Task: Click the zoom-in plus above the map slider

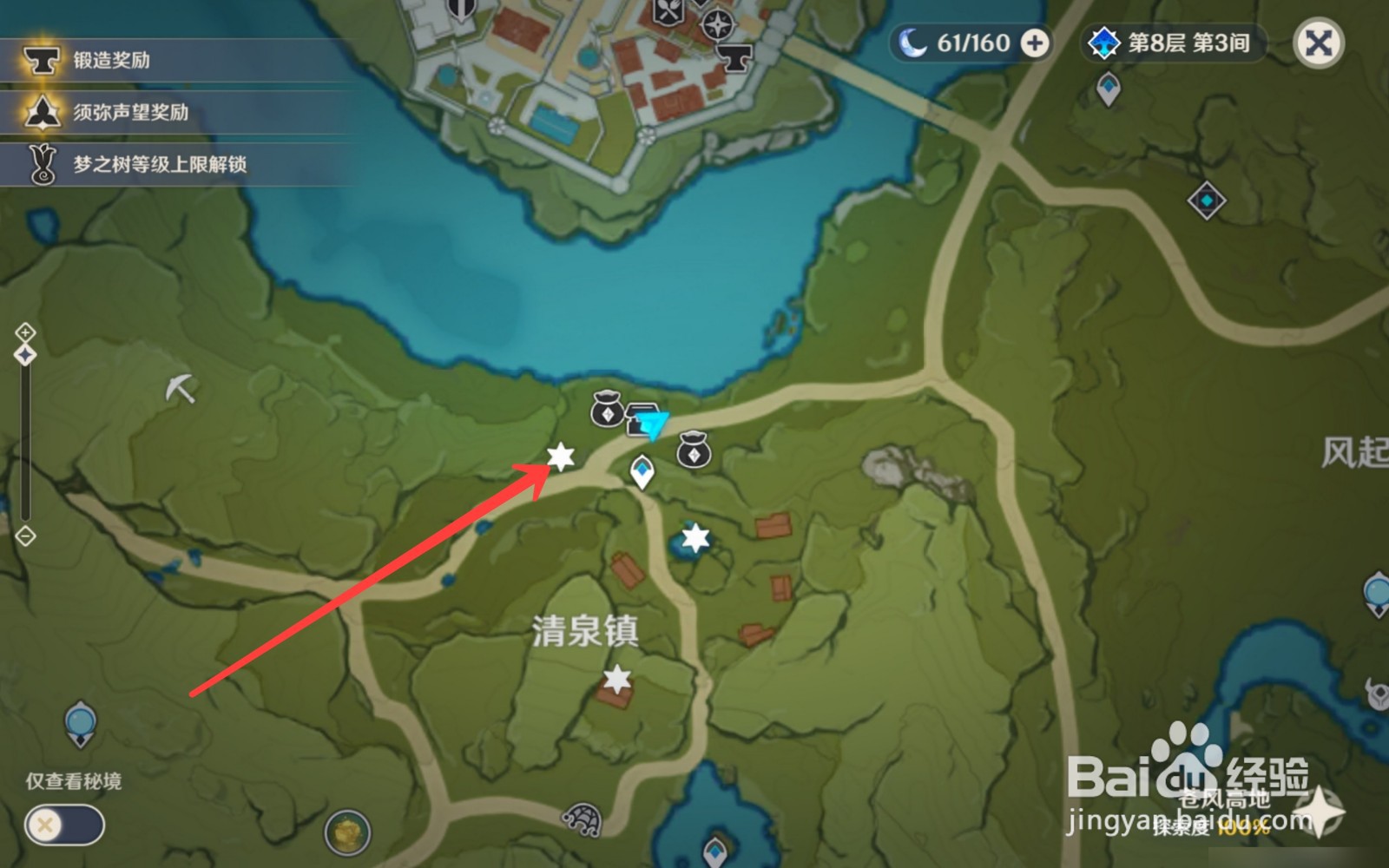Action: tap(25, 332)
